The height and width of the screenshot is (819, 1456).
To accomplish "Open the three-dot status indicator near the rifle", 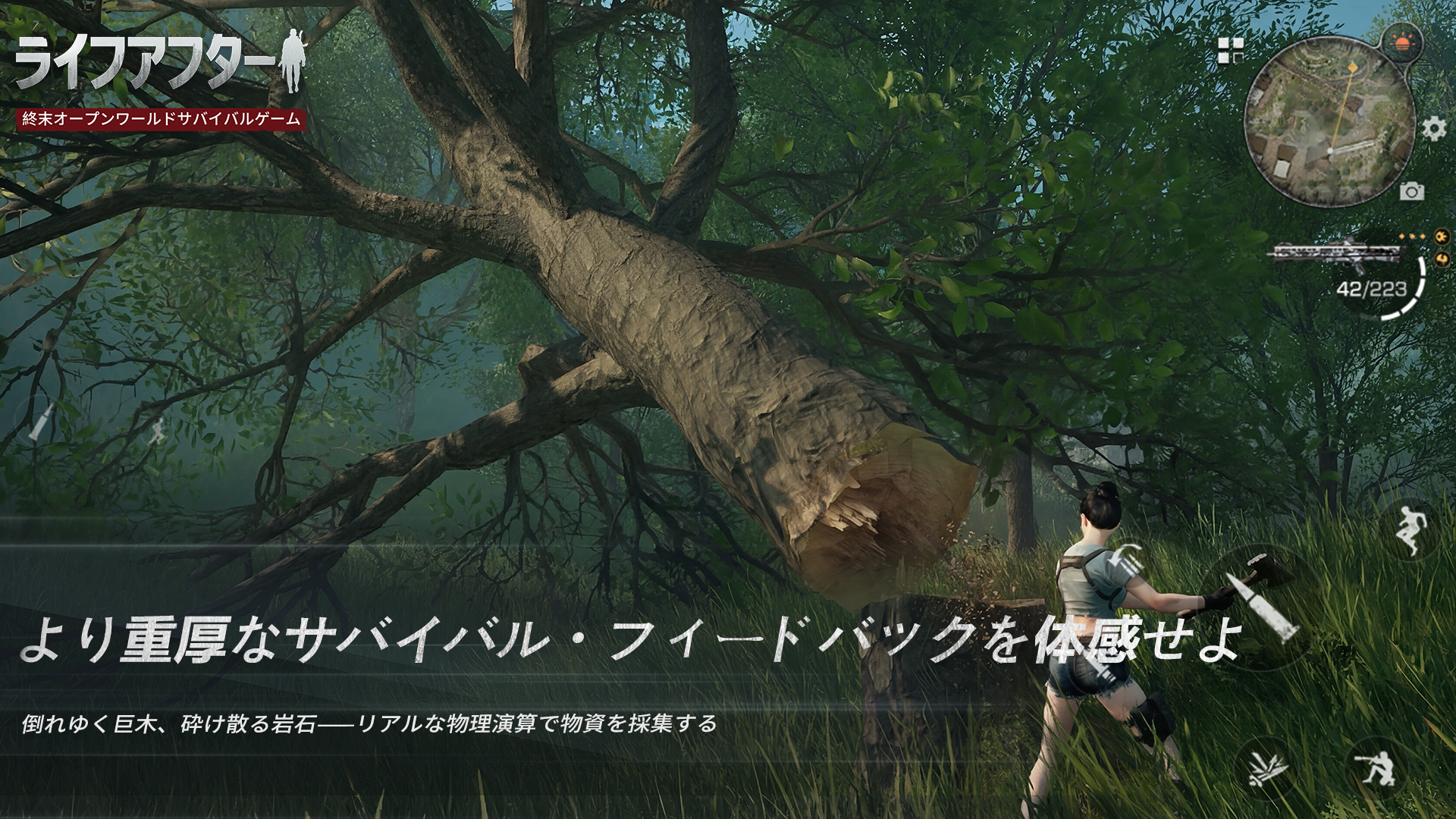I will click(1412, 236).
